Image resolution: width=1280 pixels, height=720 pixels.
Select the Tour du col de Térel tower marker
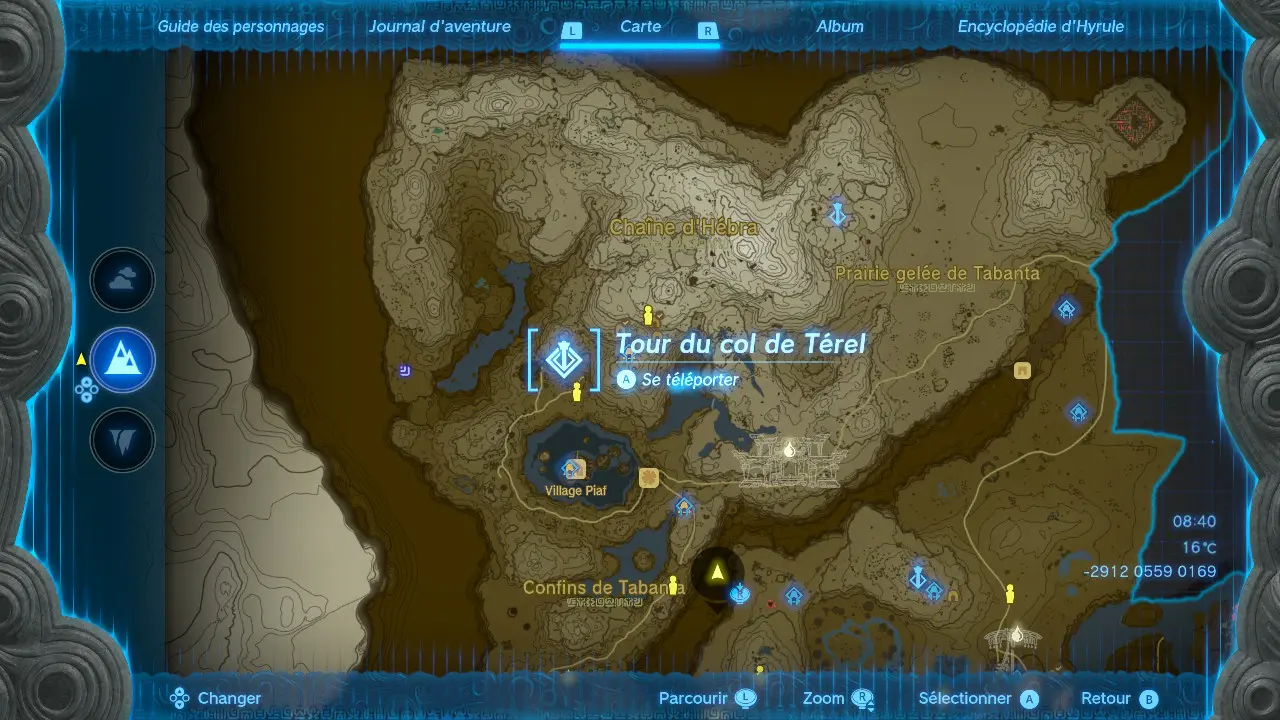(564, 360)
